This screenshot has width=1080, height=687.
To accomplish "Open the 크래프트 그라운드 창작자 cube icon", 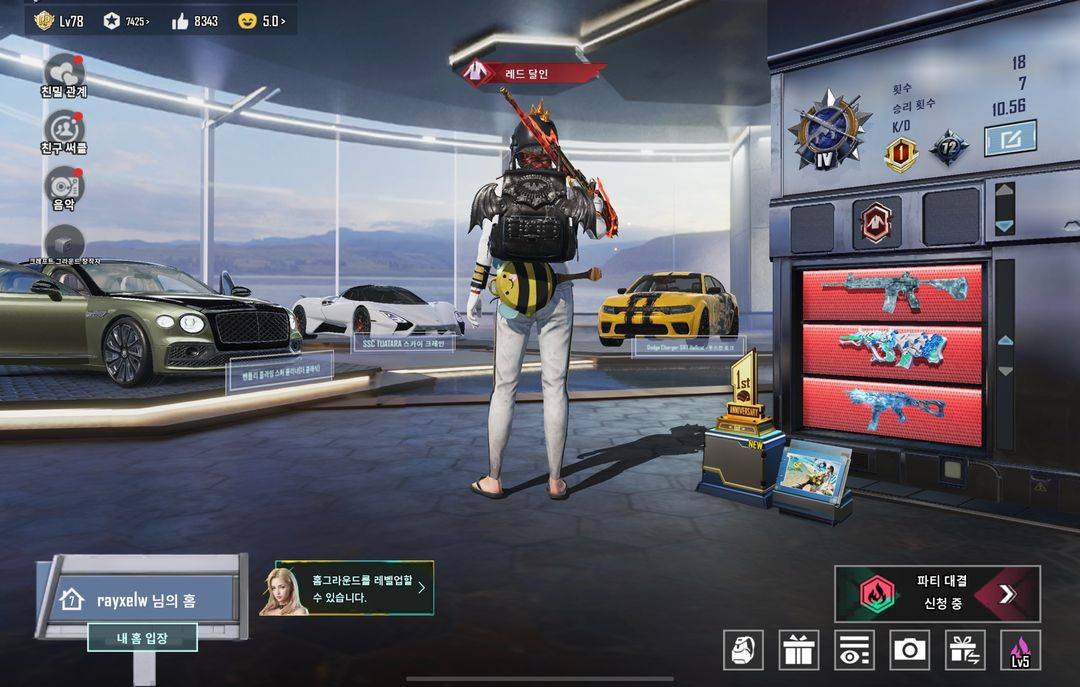I will pyautogui.click(x=64, y=243).
